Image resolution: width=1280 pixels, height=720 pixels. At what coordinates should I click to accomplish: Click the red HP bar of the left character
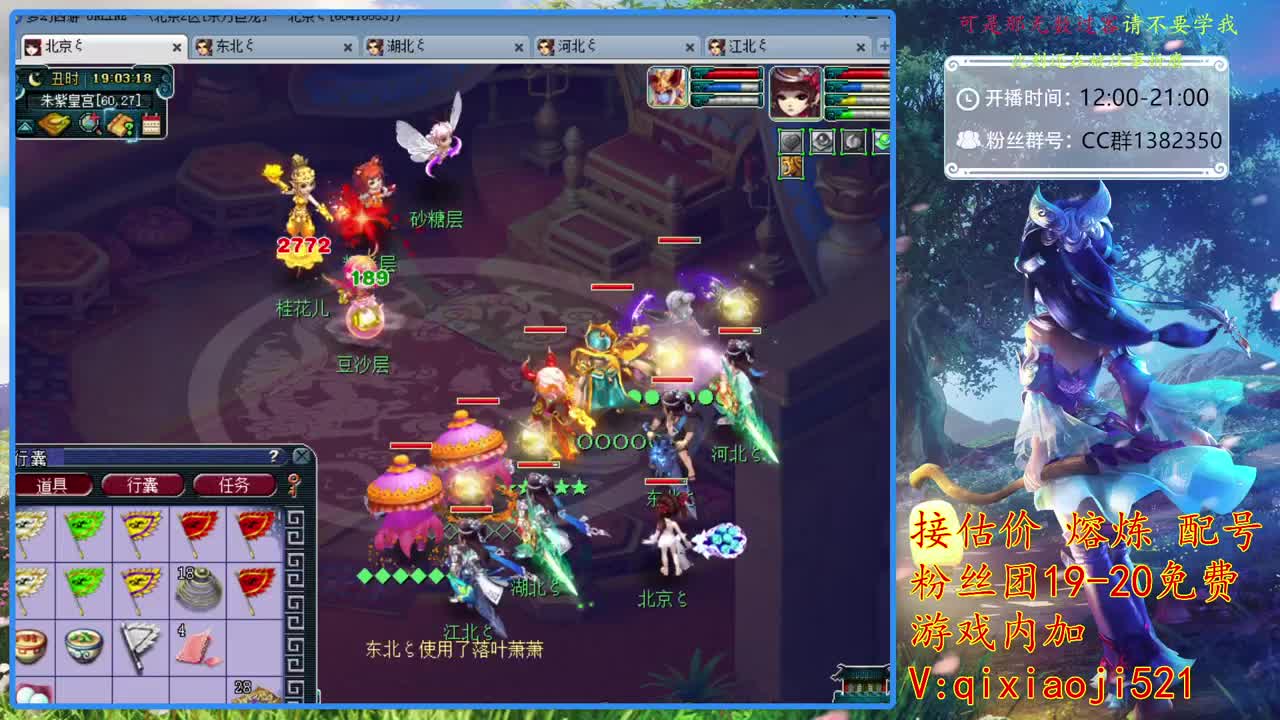(731, 73)
